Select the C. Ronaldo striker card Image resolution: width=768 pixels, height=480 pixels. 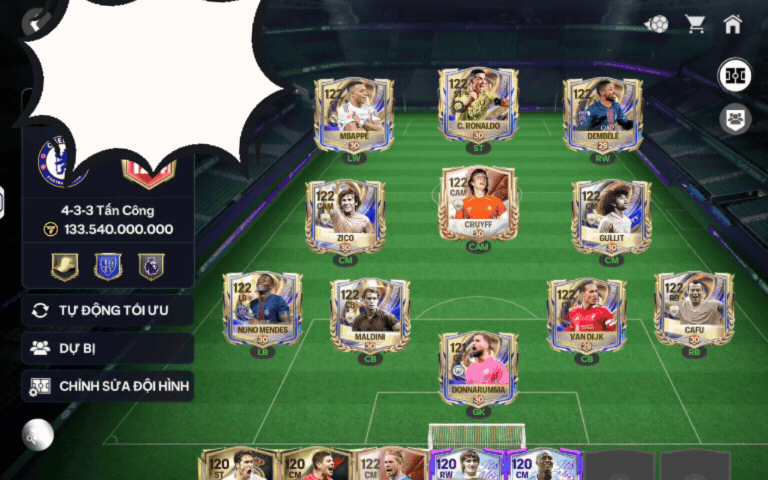pyautogui.click(x=478, y=105)
